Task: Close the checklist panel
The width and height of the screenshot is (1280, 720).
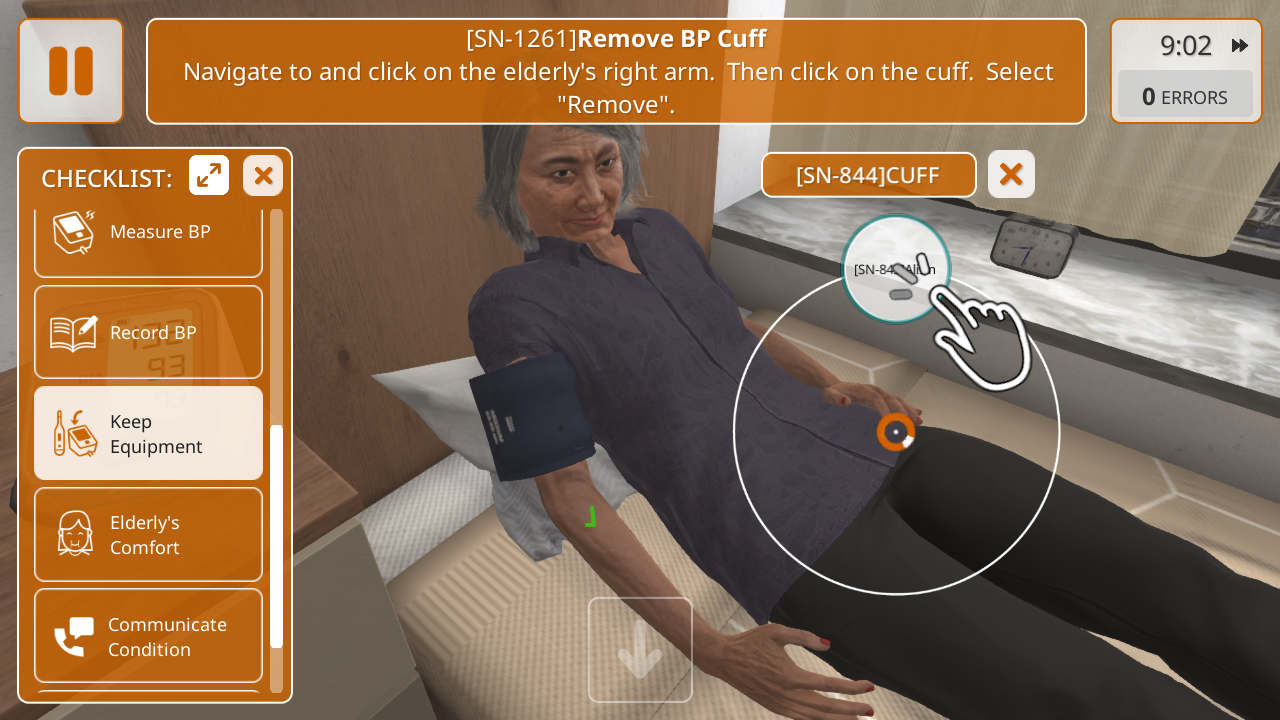Action: click(263, 176)
